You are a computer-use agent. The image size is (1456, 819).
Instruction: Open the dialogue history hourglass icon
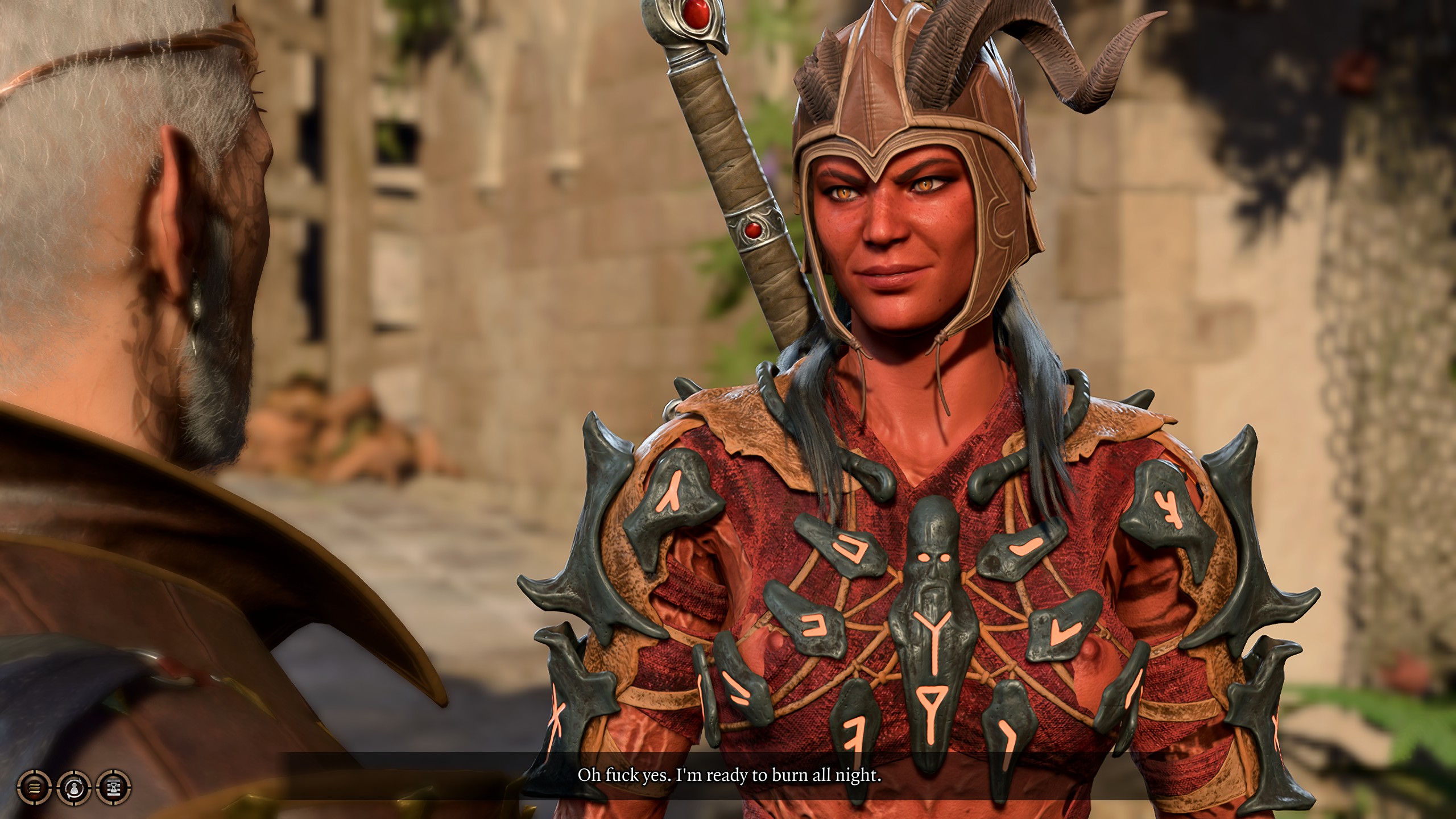point(114,788)
